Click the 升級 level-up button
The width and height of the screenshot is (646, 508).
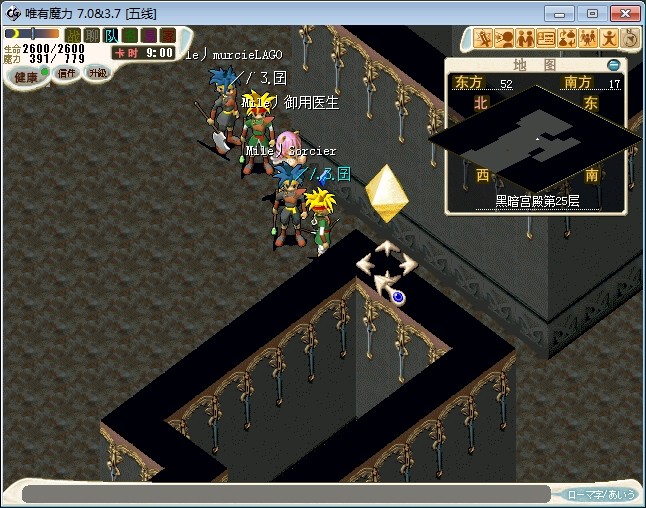click(97, 73)
